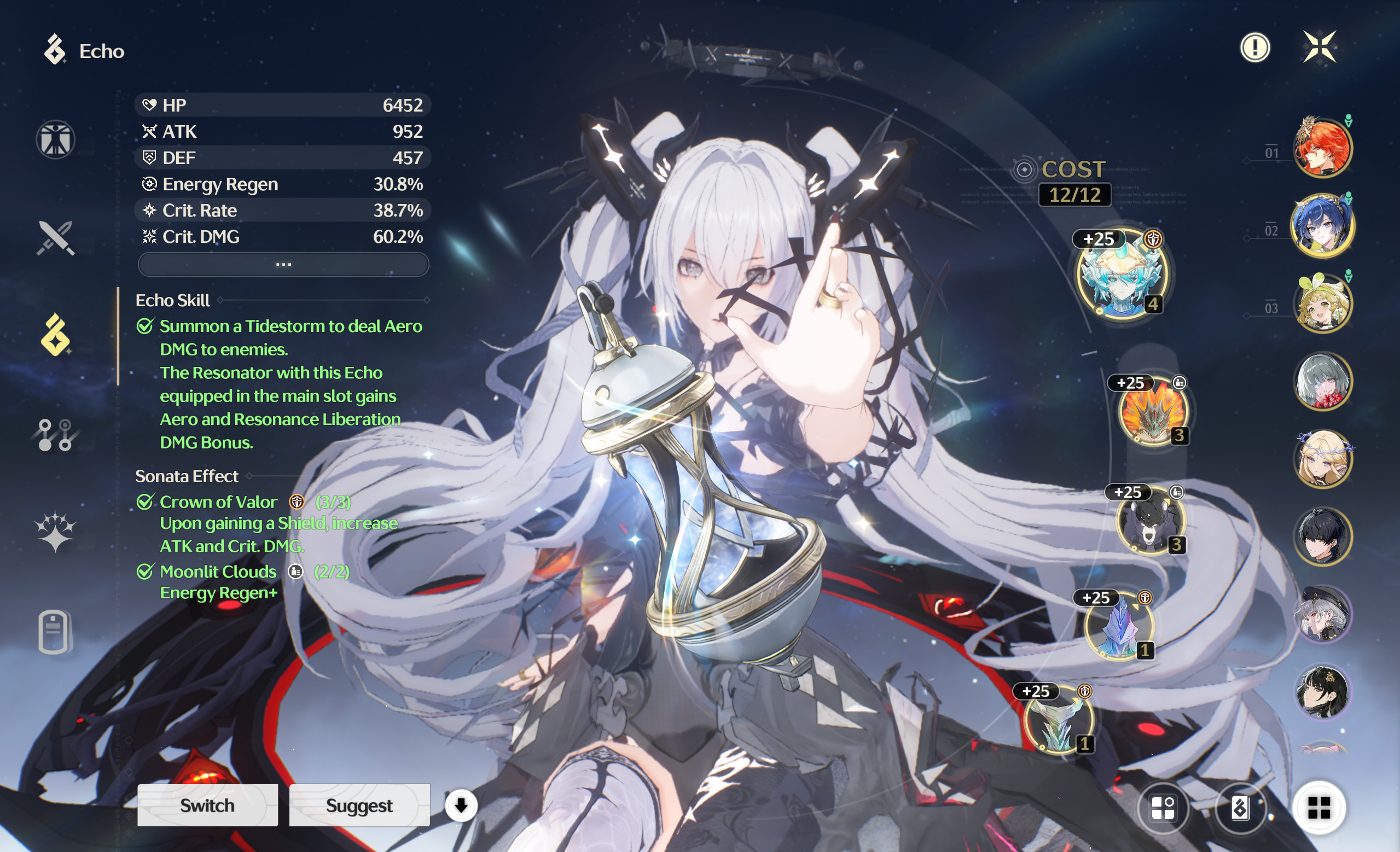This screenshot has width=1400, height=852.
Task: Toggle the Echo Skill checkmark
Action: [x=147, y=325]
